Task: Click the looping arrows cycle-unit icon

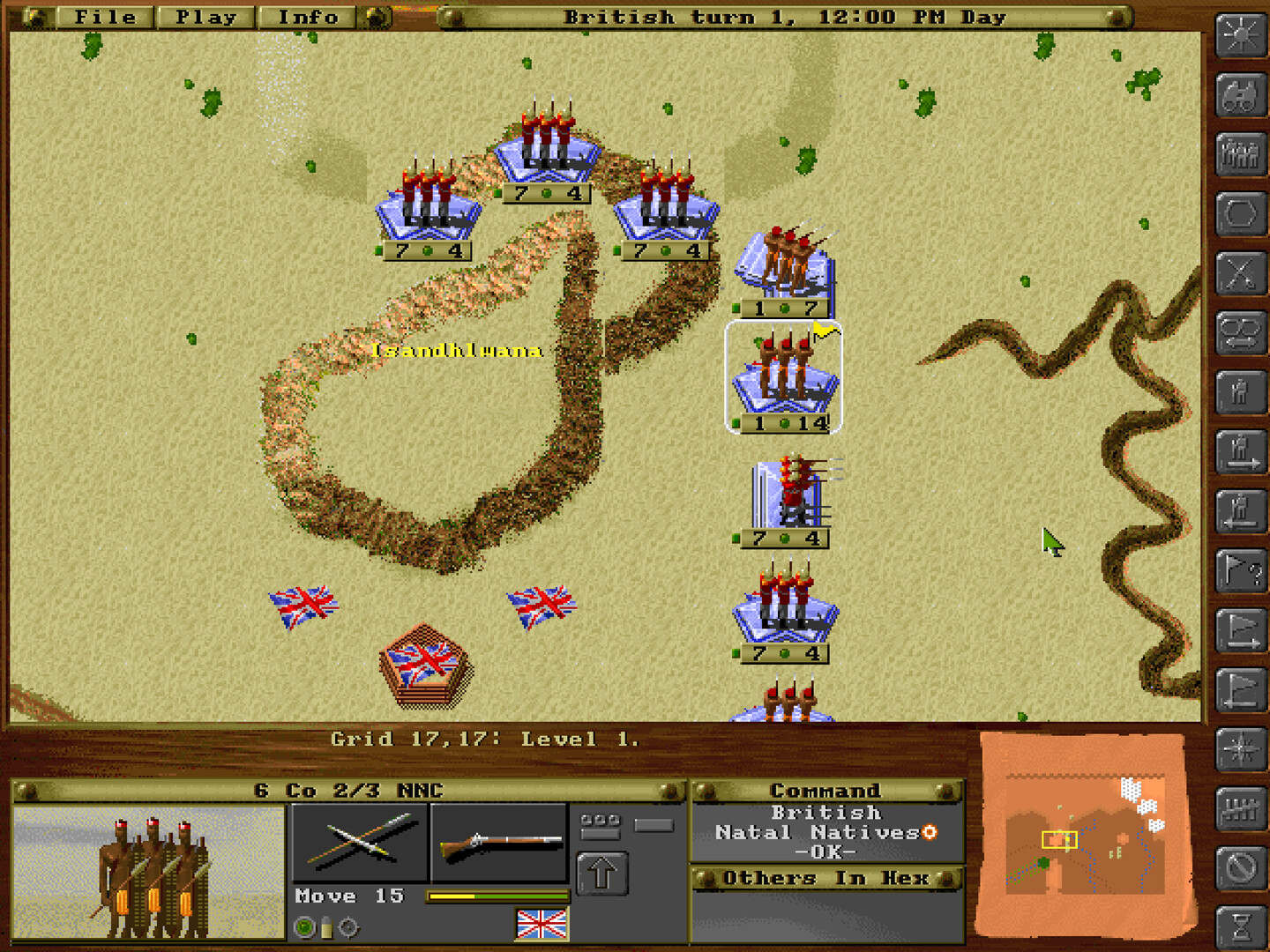Action: 1240,331
